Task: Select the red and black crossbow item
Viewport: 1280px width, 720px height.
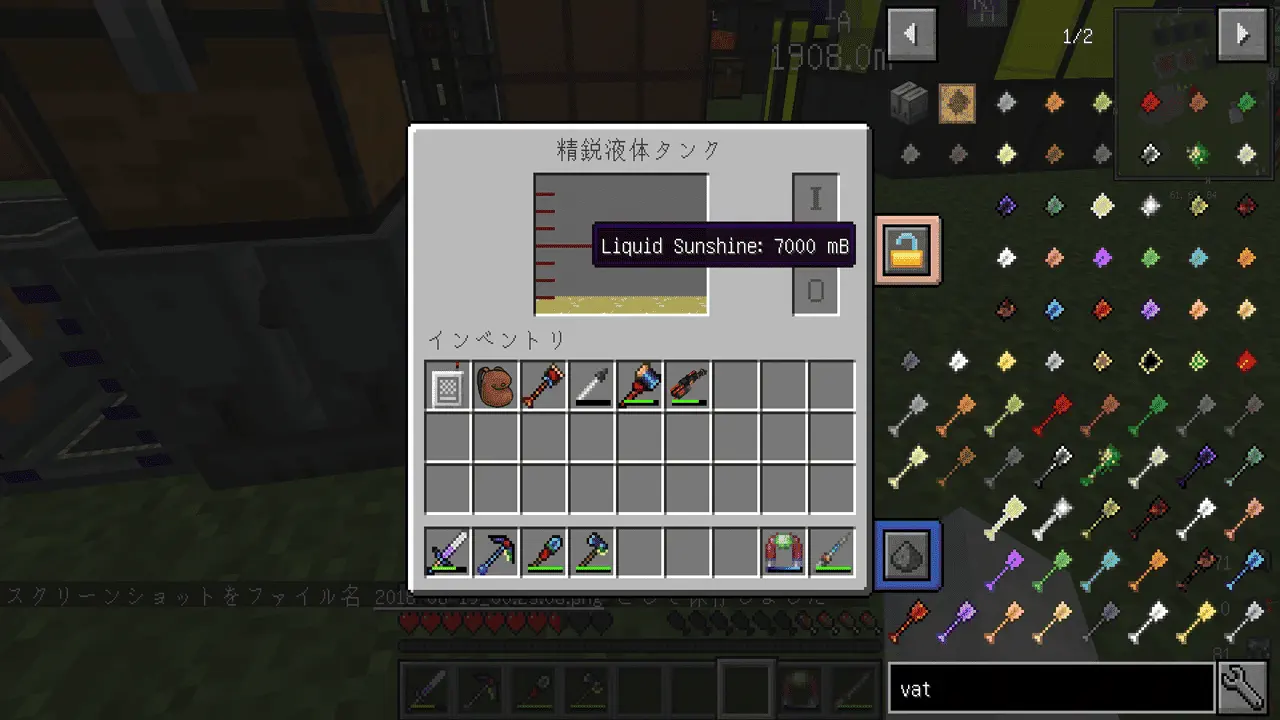Action: click(688, 386)
